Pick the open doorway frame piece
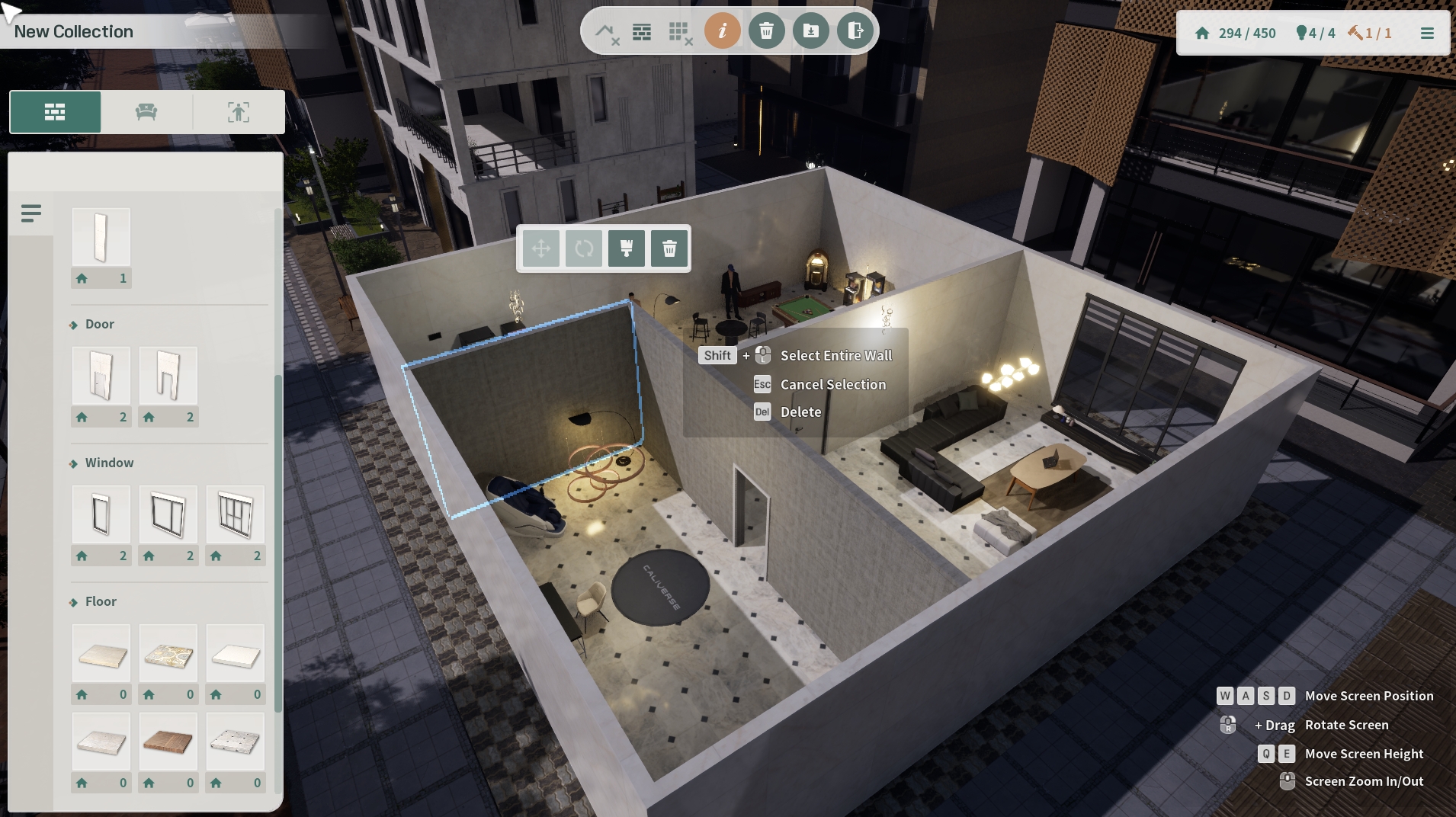This screenshot has width=1456, height=817. [168, 376]
